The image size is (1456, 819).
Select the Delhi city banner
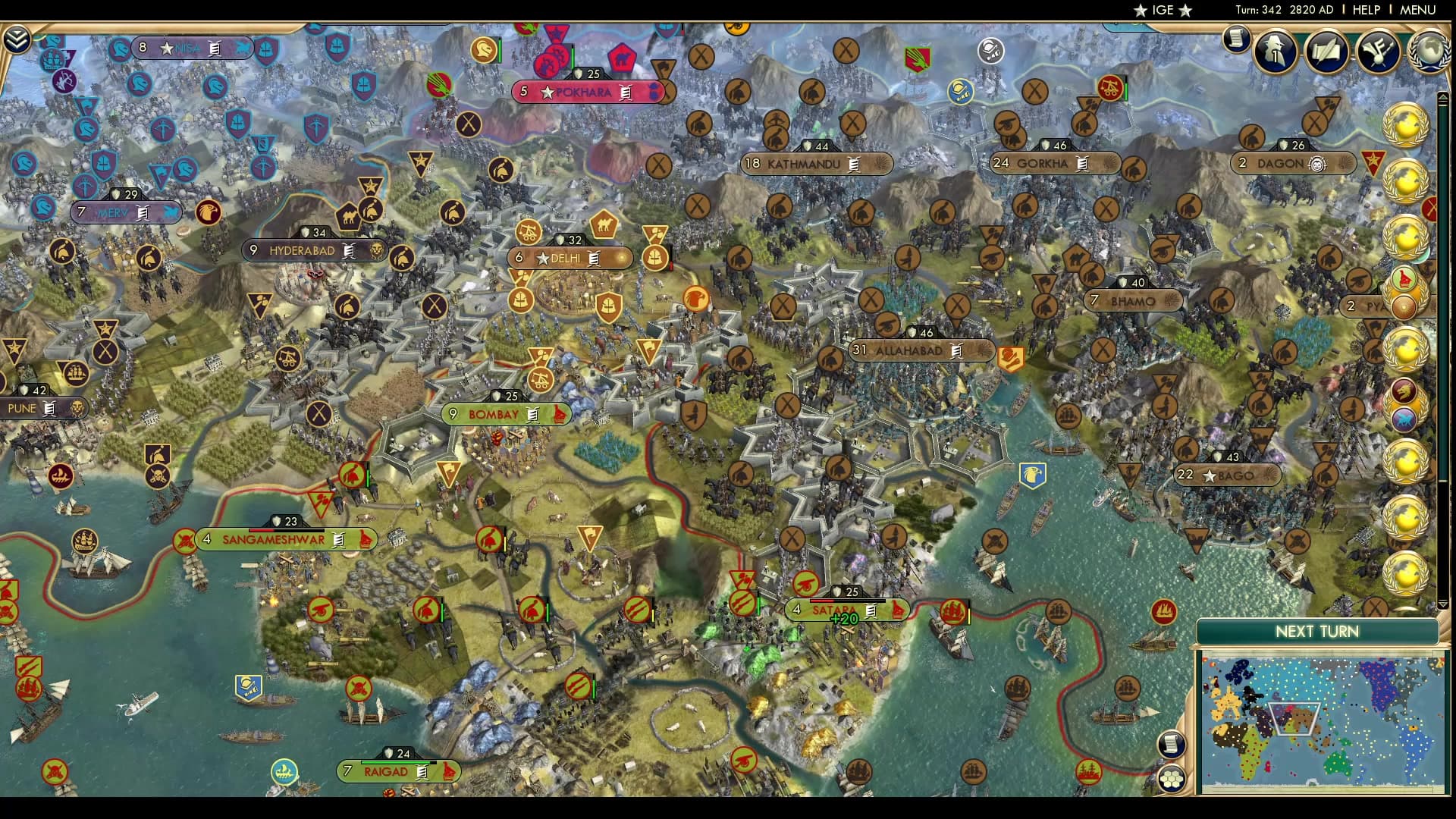(570, 259)
